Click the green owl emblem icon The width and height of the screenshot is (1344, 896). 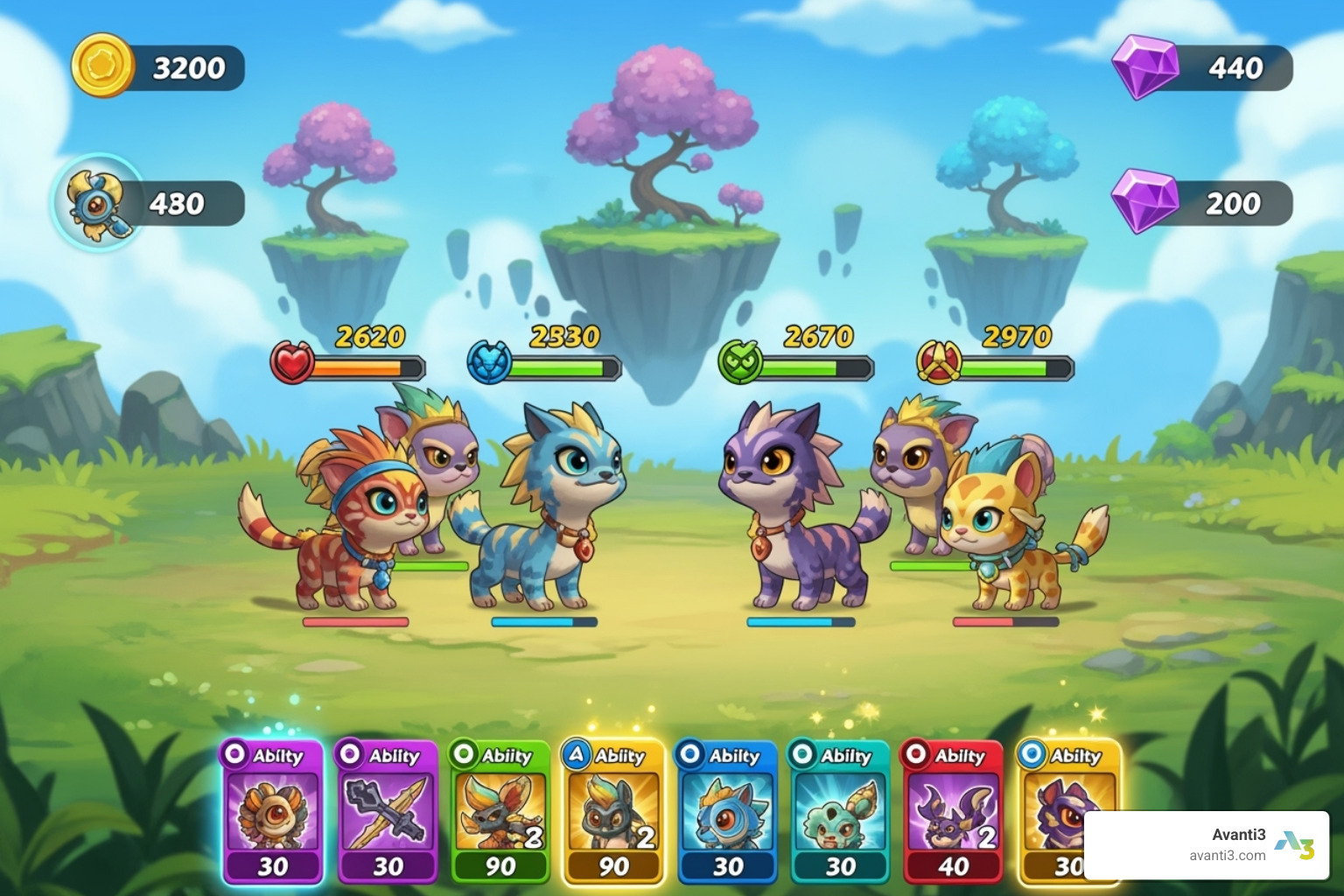point(739,363)
